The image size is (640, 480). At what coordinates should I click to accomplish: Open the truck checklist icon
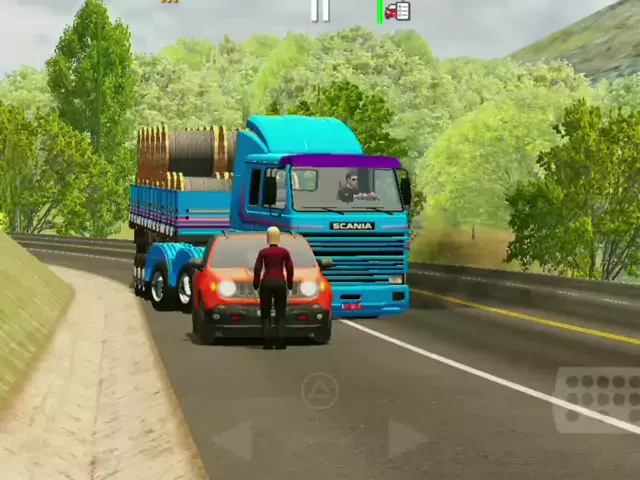point(397,11)
